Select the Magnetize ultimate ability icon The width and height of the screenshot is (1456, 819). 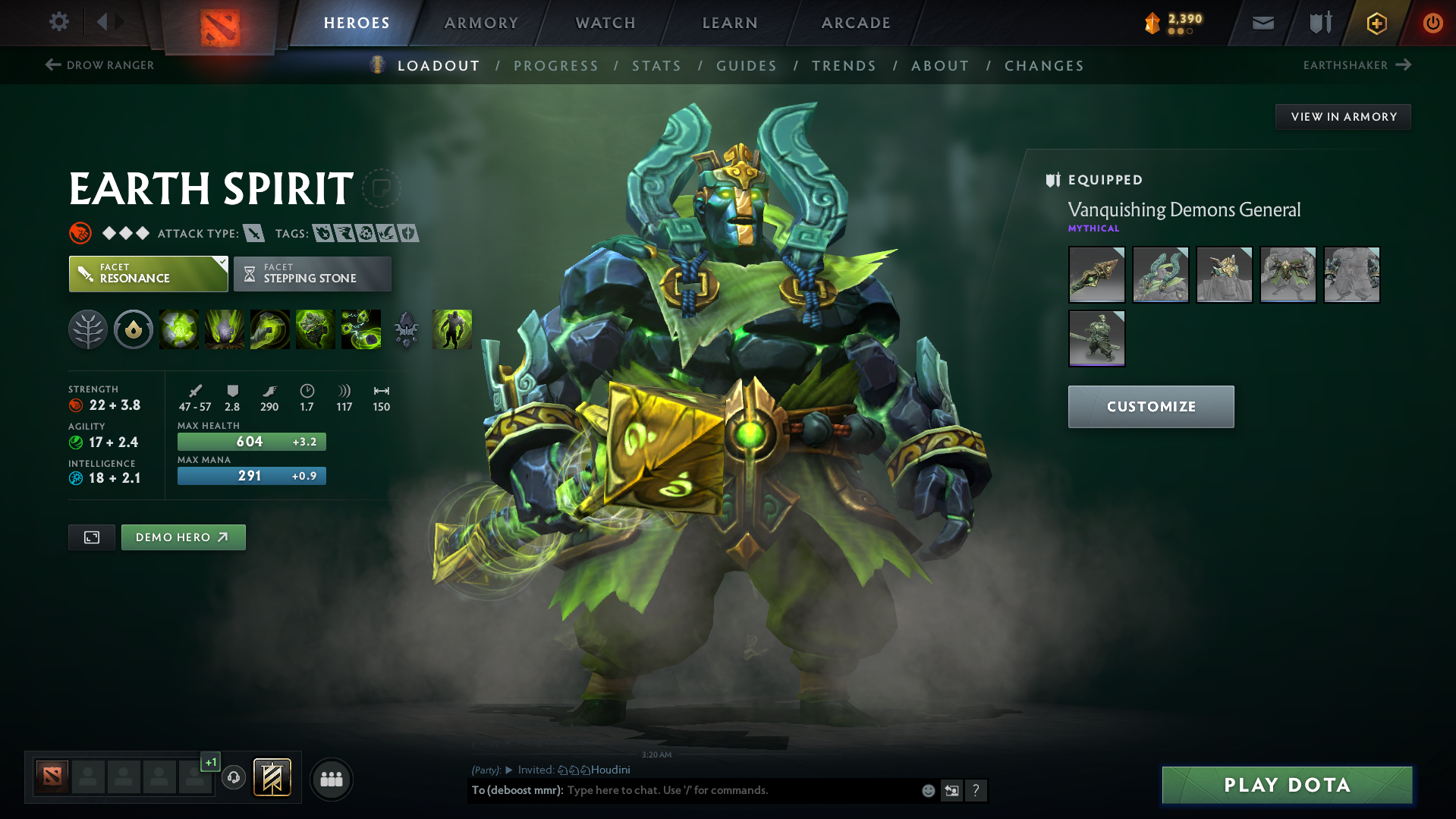[361, 329]
